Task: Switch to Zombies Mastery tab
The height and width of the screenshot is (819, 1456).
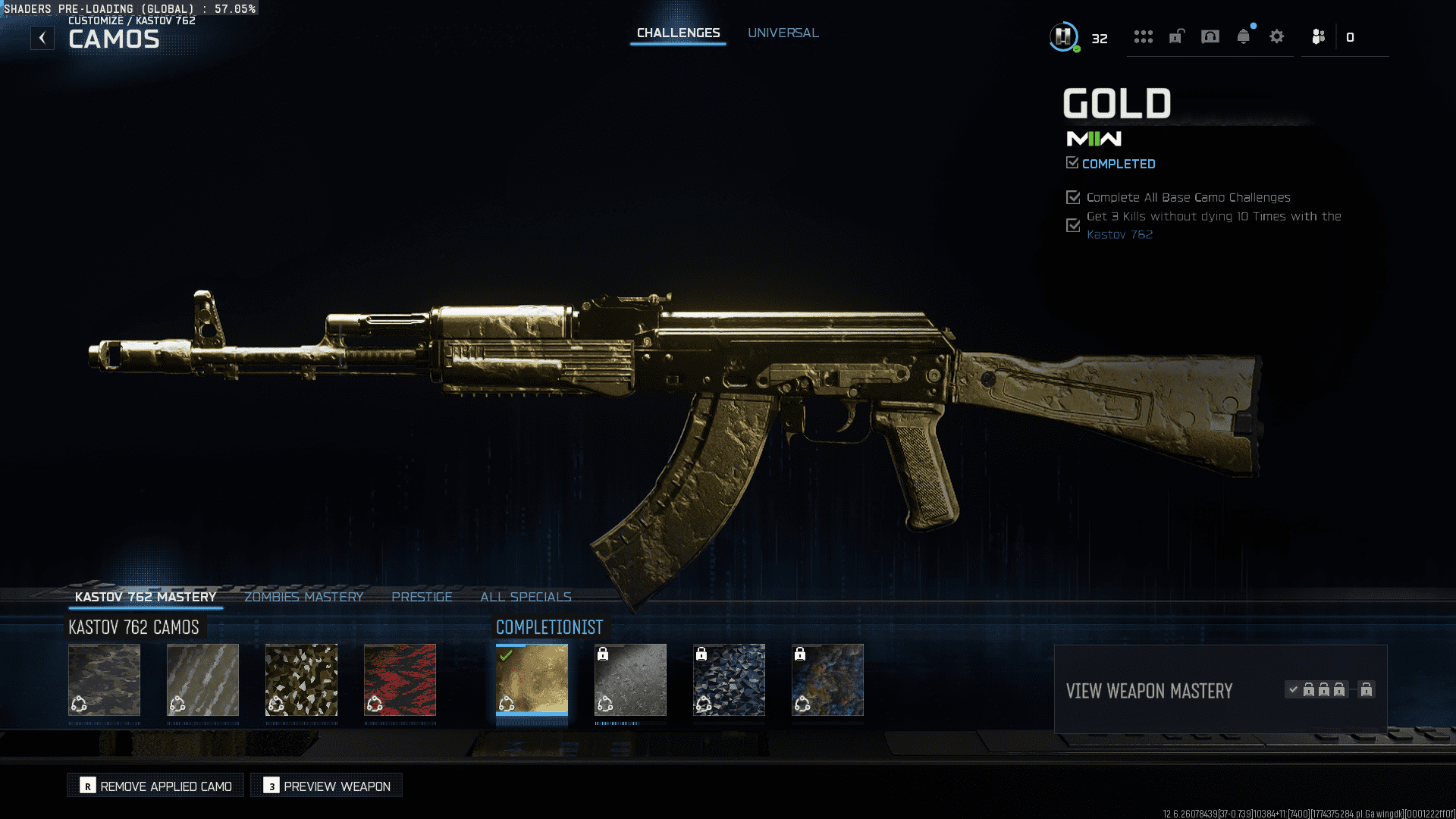Action: pos(303,597)
